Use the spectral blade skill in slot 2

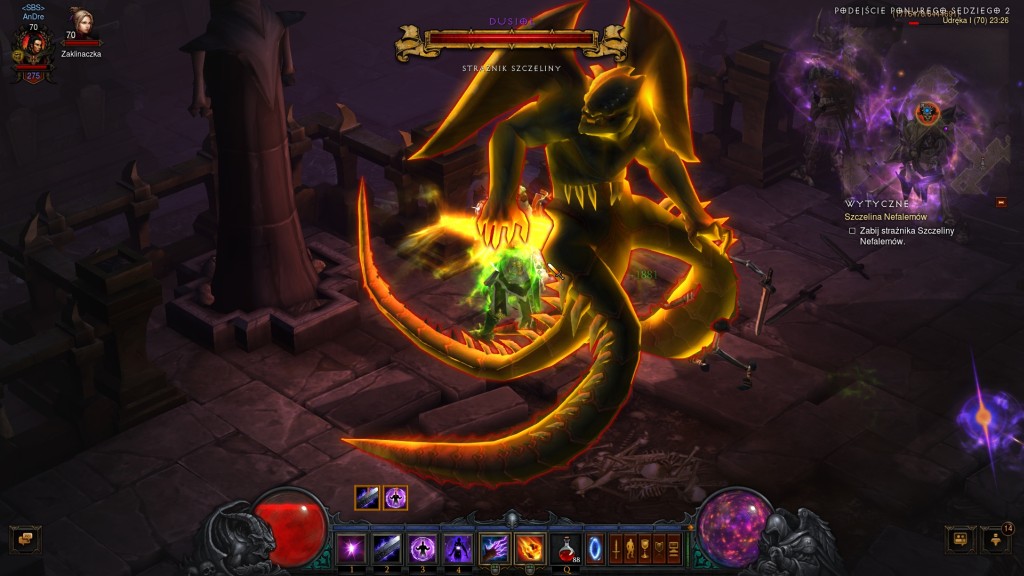coord(386,547)
